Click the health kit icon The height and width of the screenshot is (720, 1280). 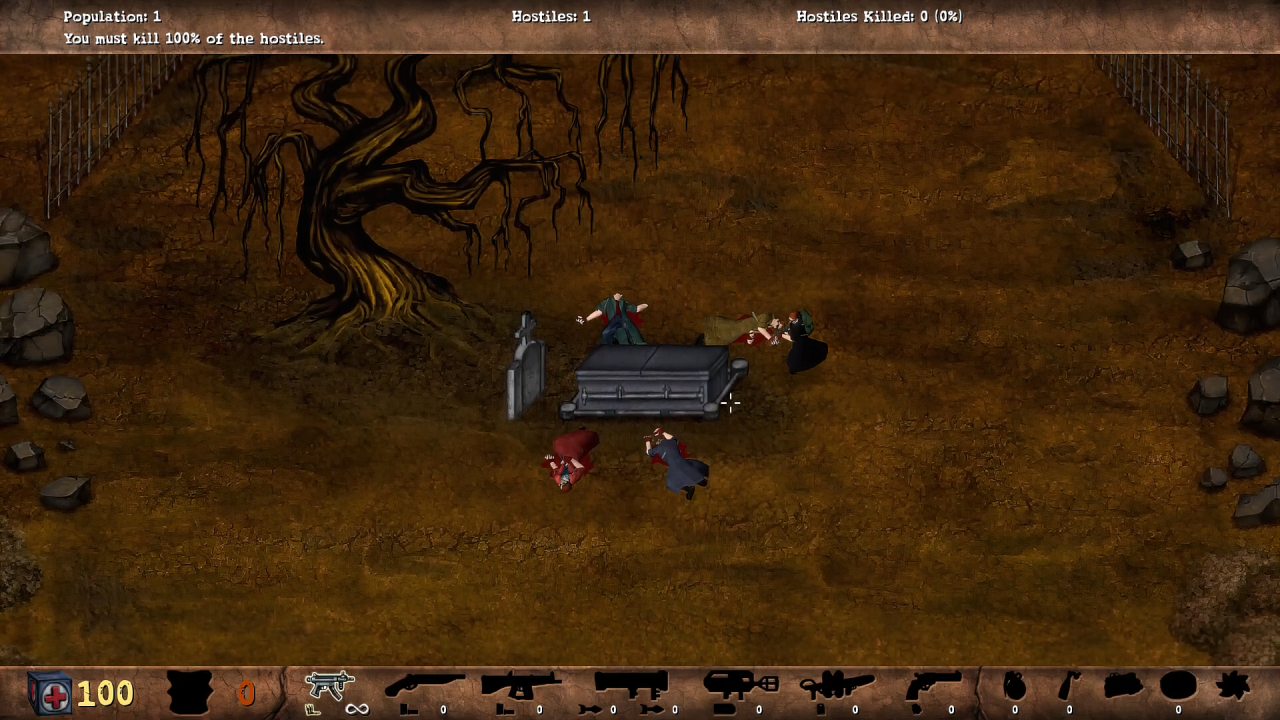(x=49, y=692)
